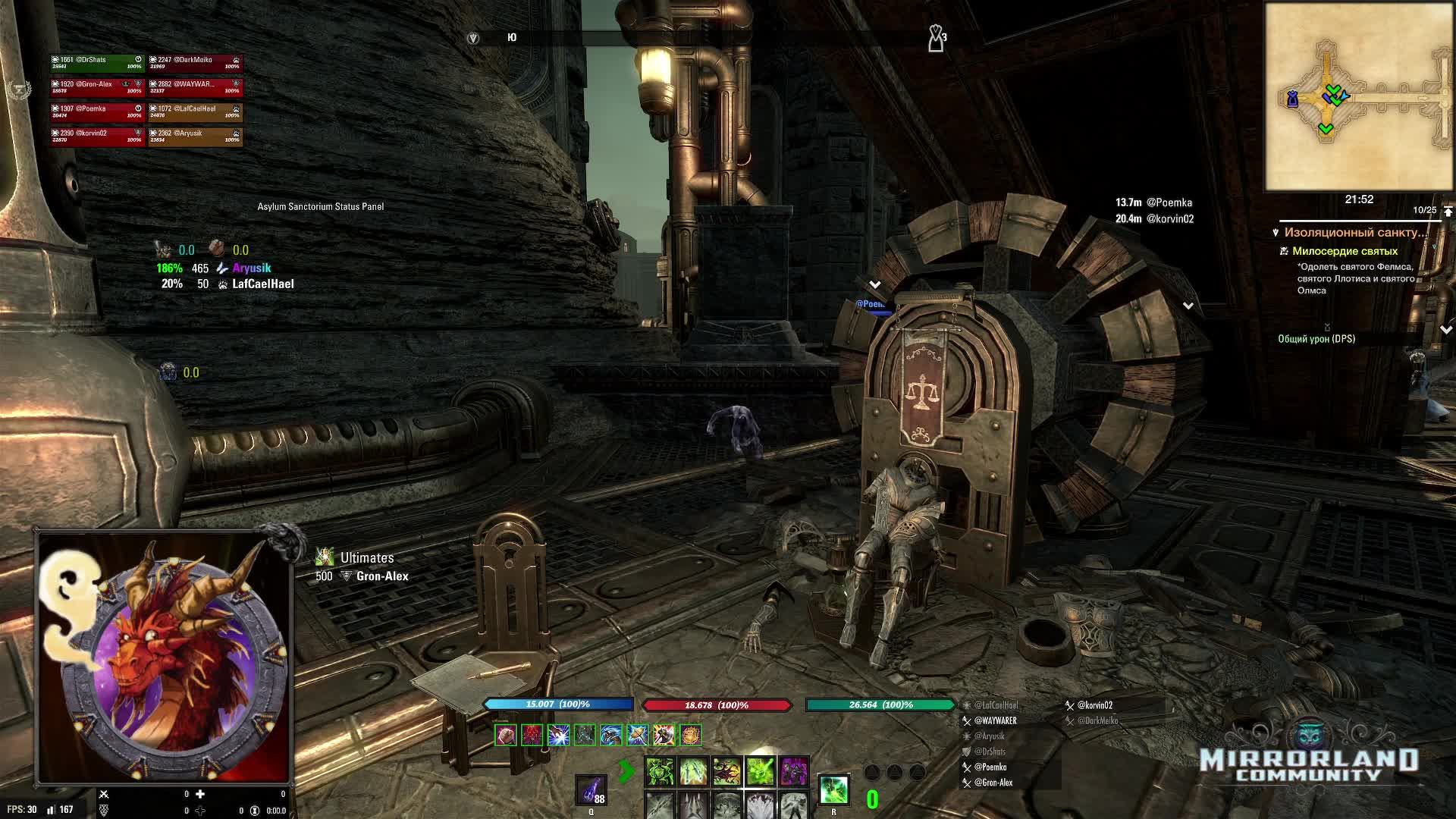Image resolution: width=1456 pixels, height=819 pixels.
Task: Open the Общий урон (DPS) meter
Action: pyautogui.click(x=1316, y=339)
